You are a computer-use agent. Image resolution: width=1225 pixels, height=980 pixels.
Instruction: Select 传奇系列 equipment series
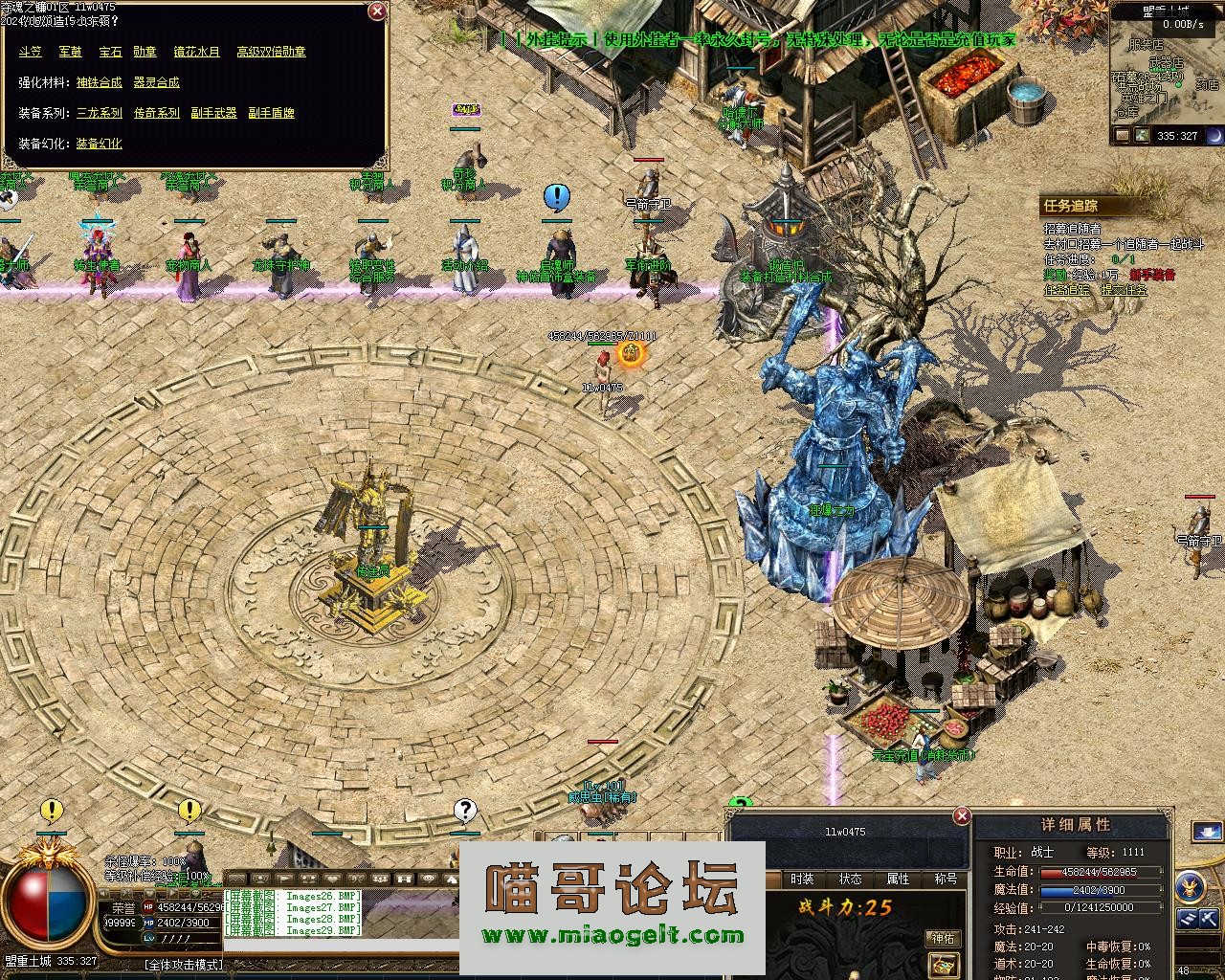[x=156, y=113]
